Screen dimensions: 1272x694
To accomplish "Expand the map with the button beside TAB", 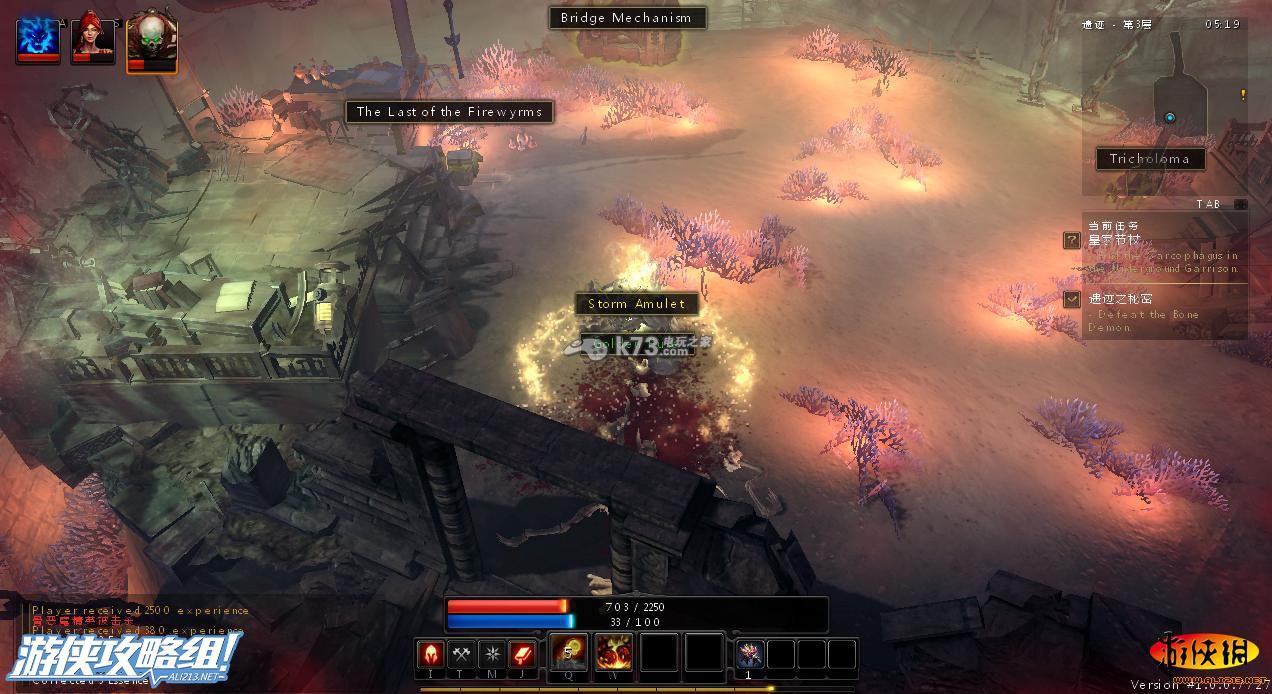I will (1240, 204).
